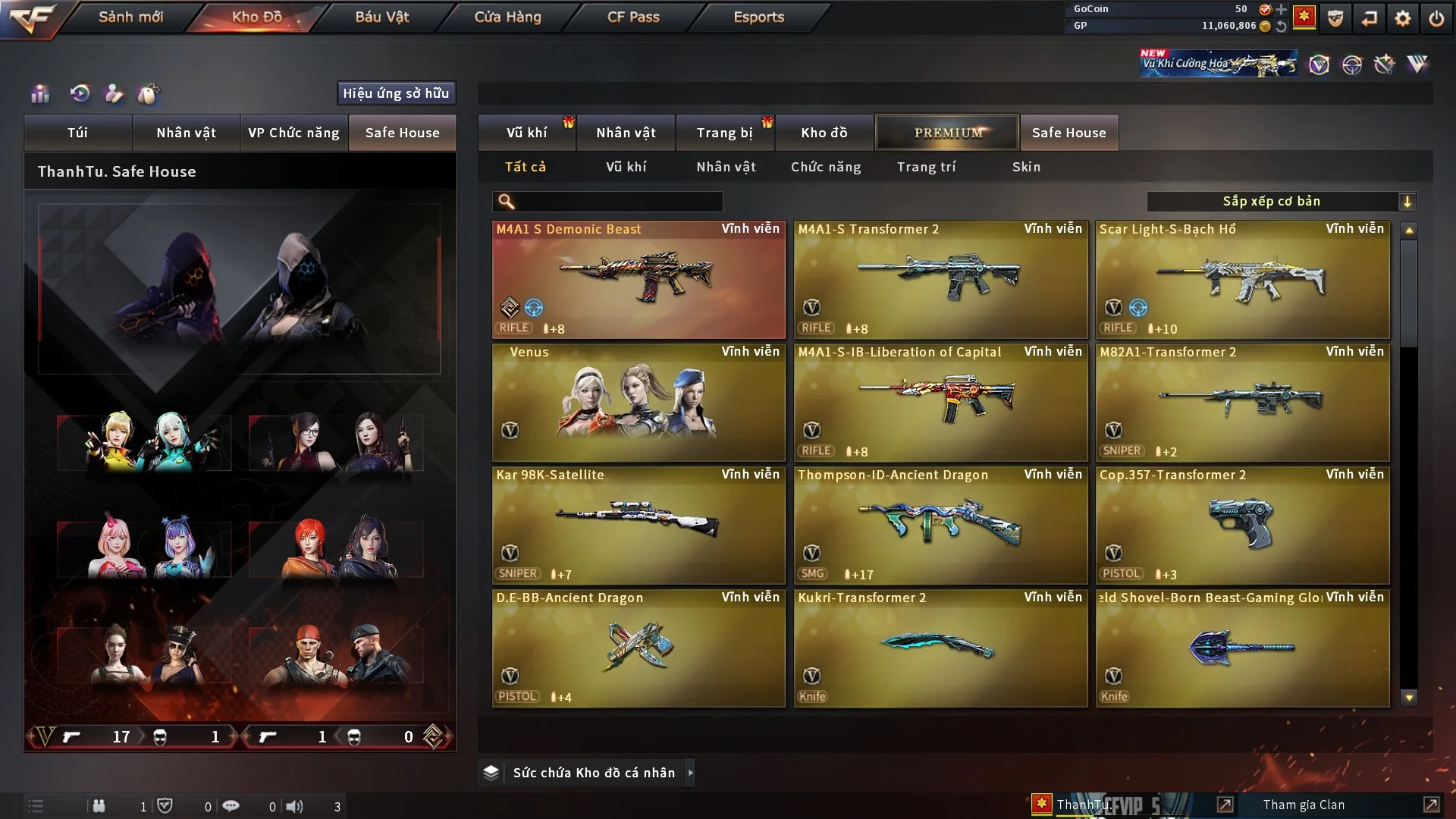
Task: Open the CF Pass menu
Action: (x=633, y=17)
